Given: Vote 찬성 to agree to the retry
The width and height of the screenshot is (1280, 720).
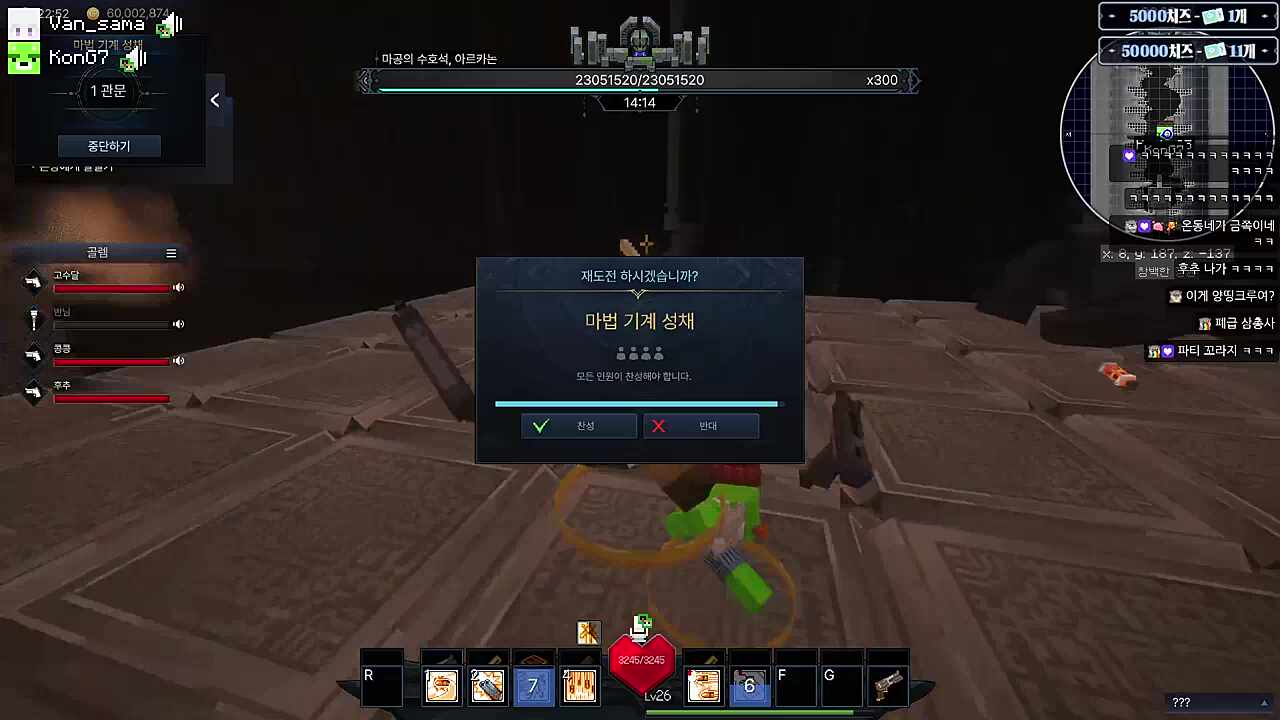Looking at the screenshot, I should (x=578, y=426).
